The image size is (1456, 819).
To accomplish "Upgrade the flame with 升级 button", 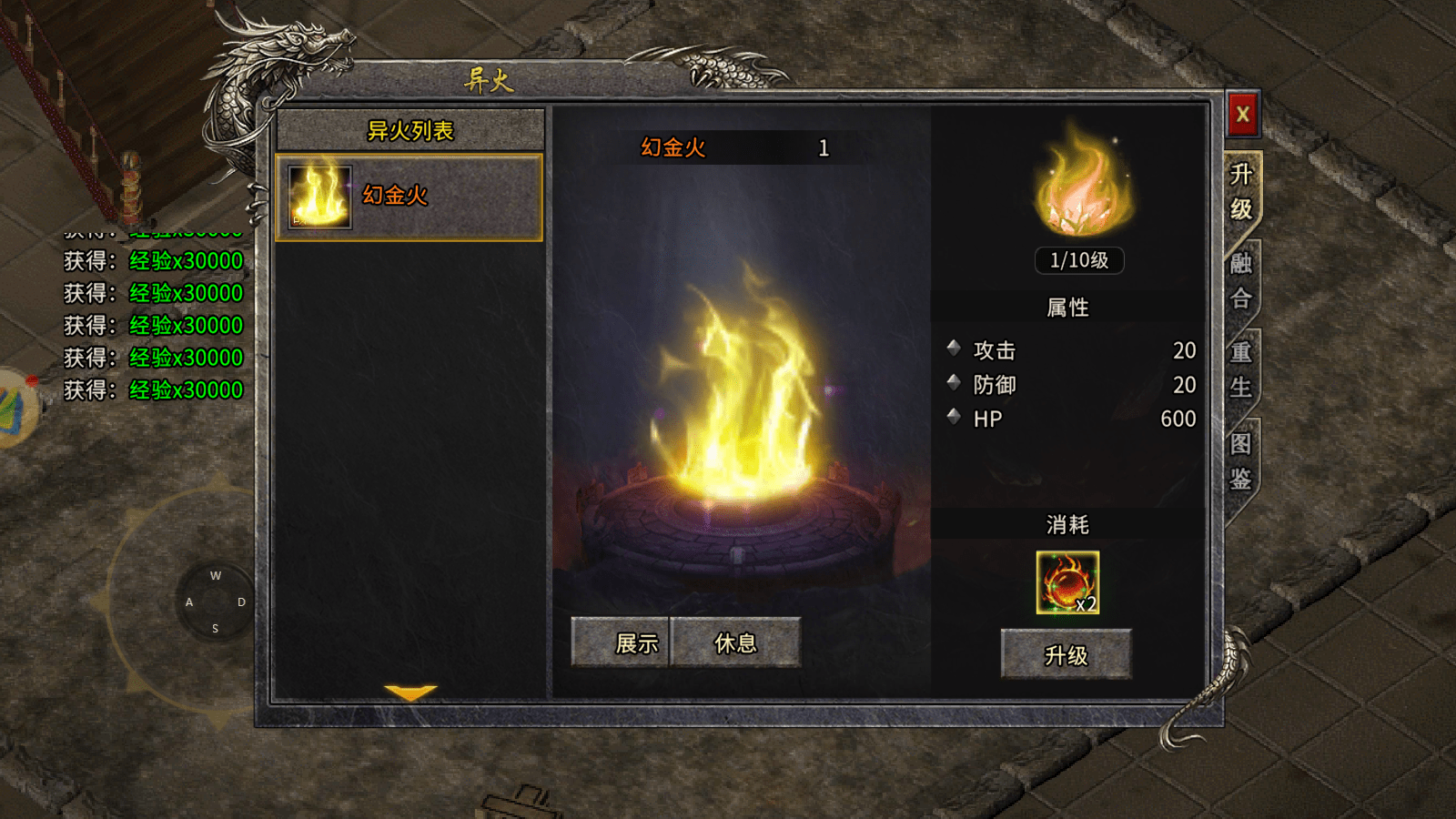I will [1066, 655].
